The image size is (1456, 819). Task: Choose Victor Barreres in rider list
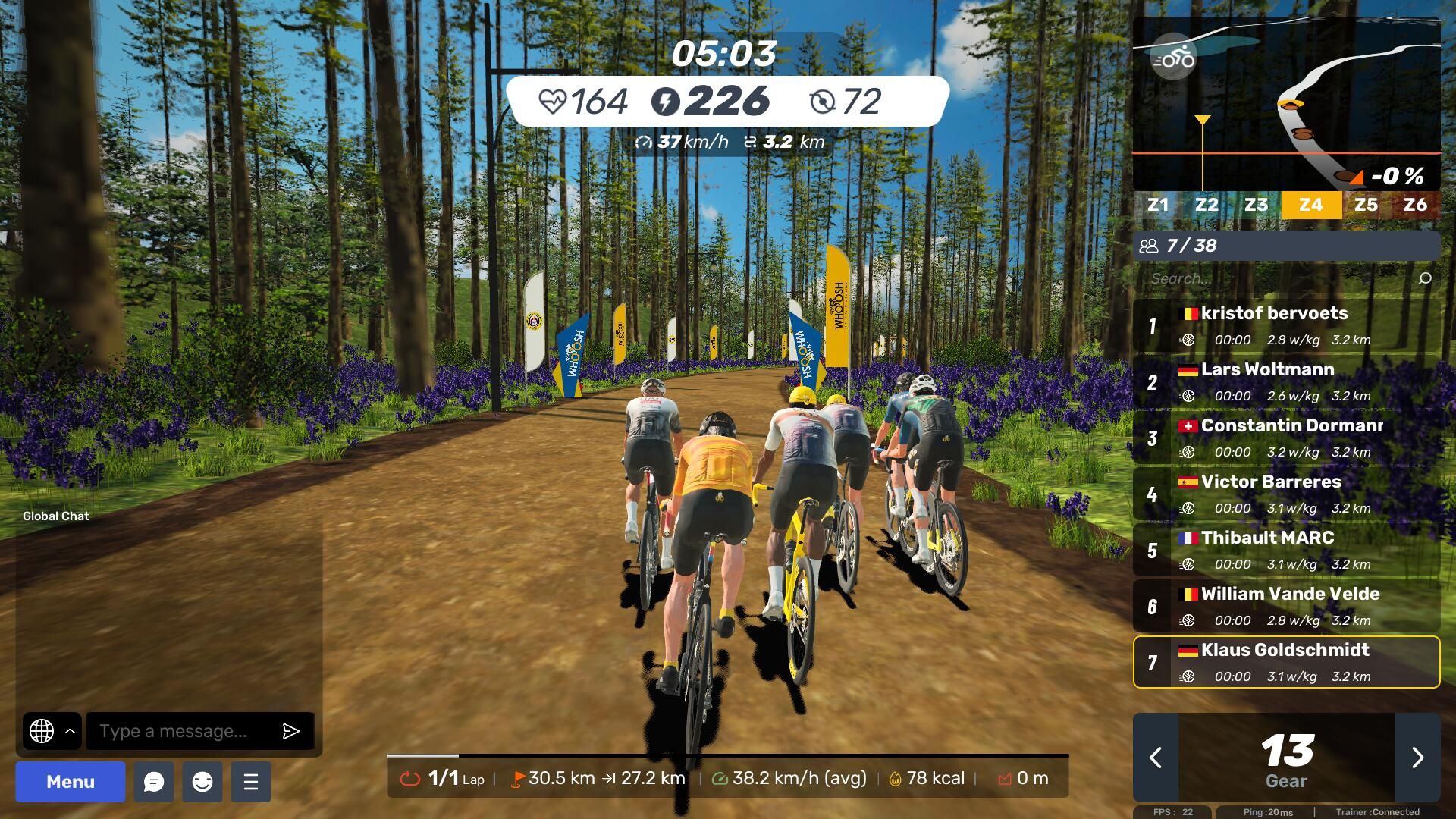[1286, 494]
